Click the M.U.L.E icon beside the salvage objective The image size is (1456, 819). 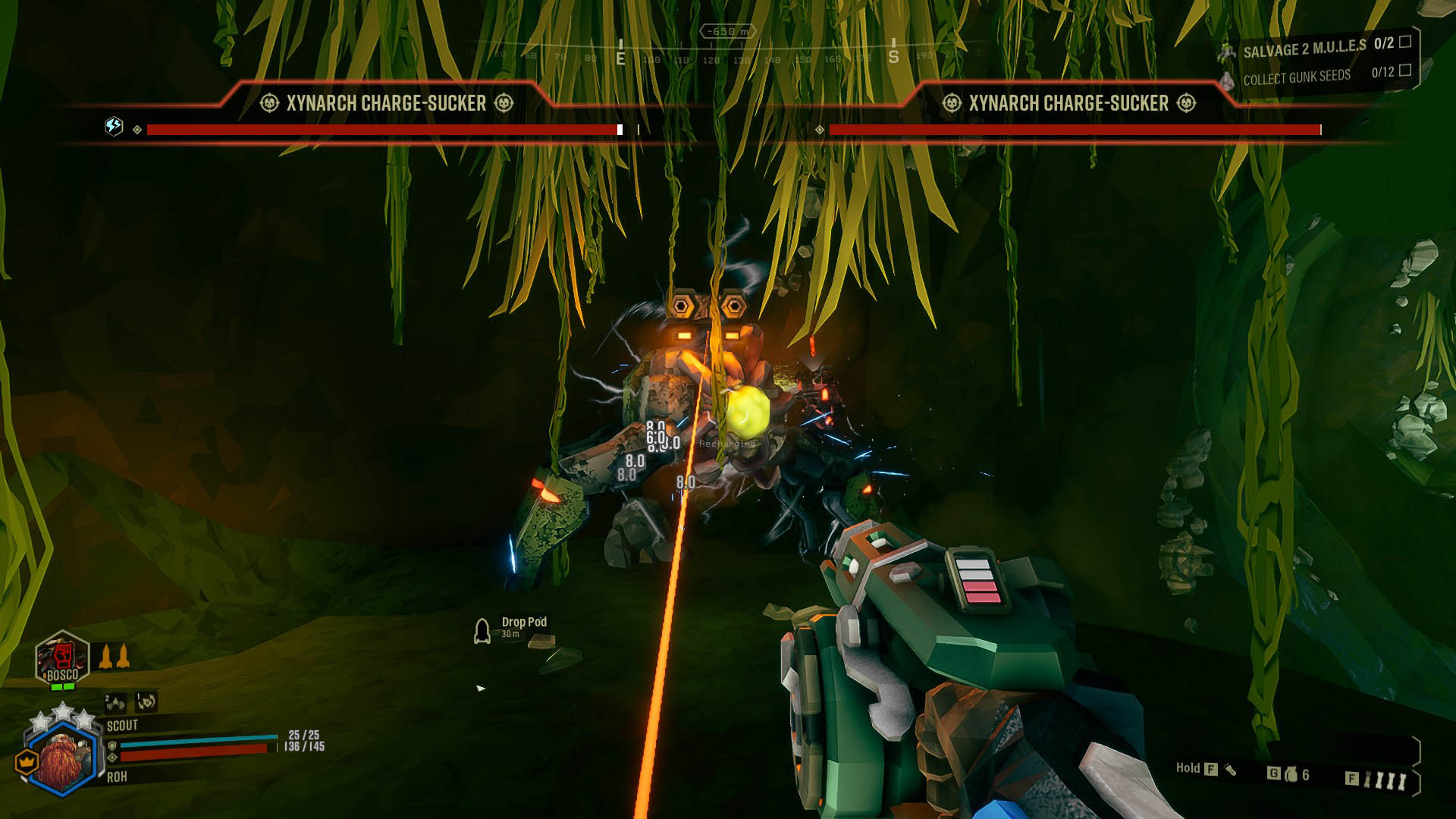click(1227, 52)
